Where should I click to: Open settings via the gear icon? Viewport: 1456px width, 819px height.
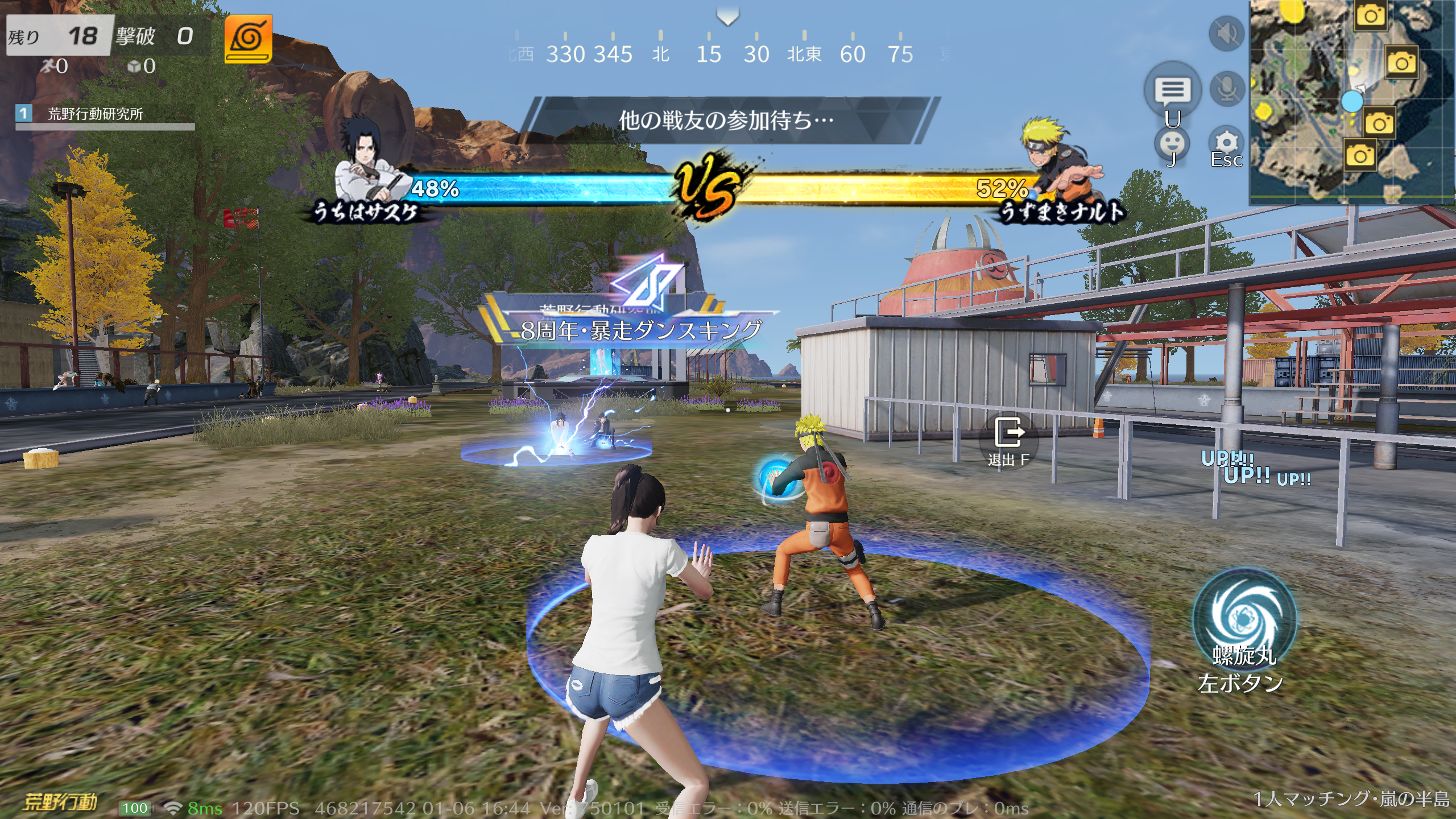click(x=1226, y=142)
